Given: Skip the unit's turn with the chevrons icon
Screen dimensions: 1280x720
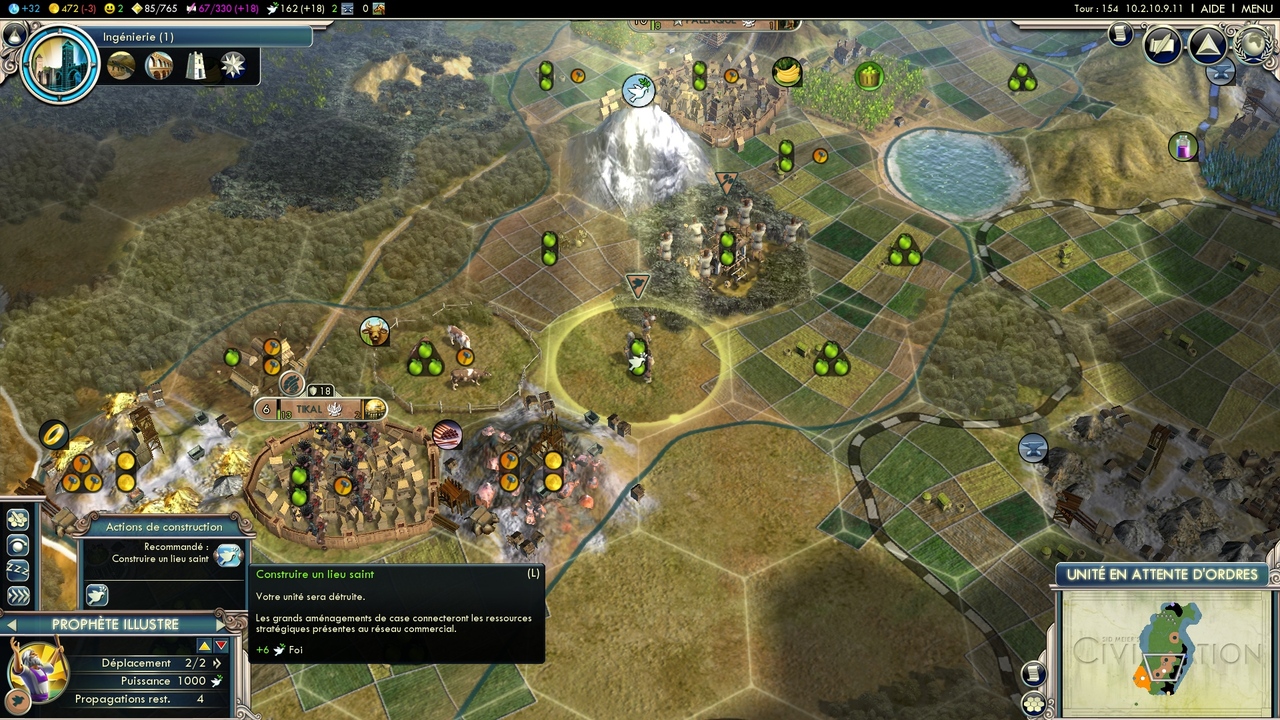Looking at the screenshot, I should tap(18, 596).
